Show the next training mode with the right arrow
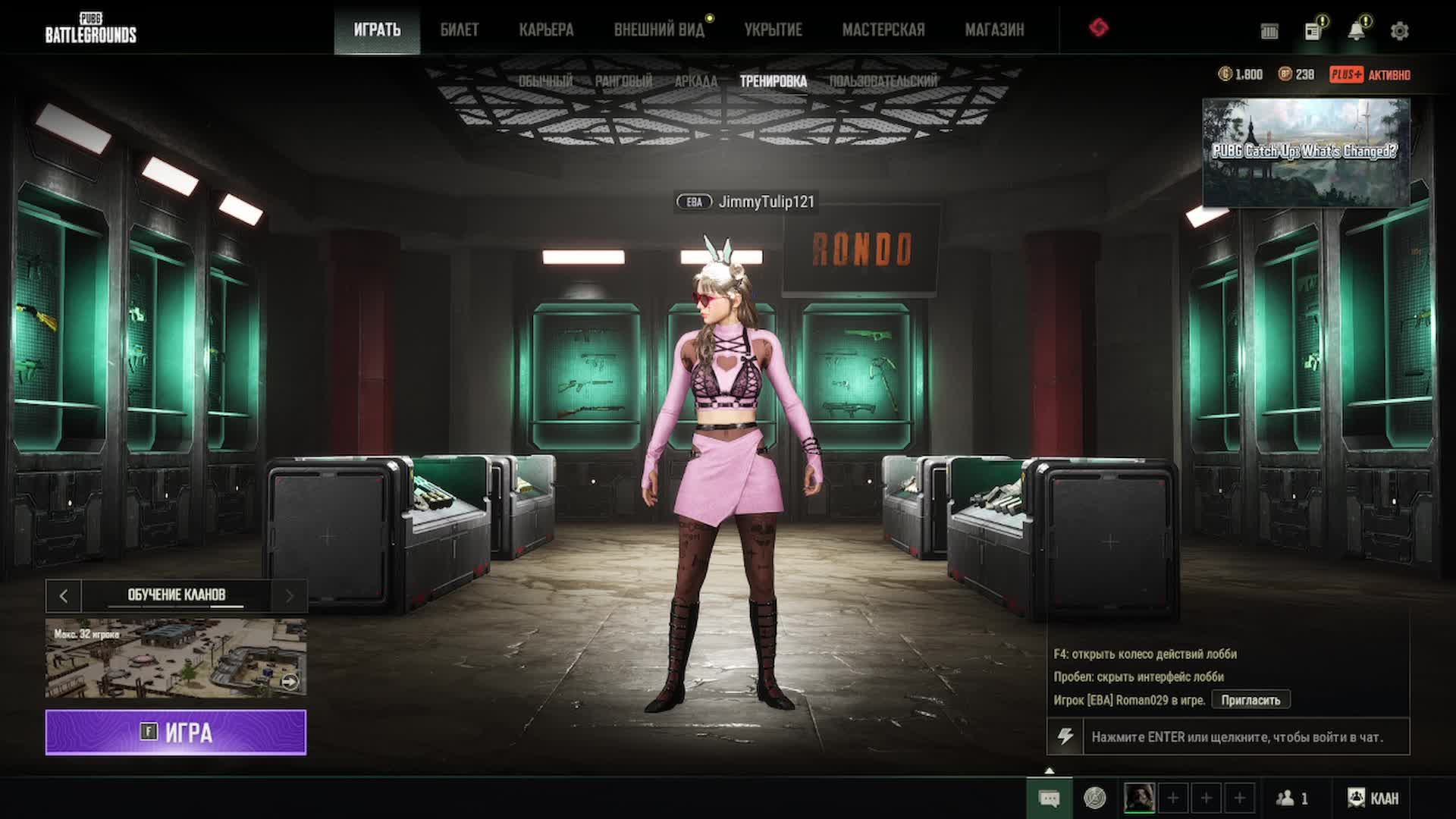This screenshot has width=1456, height=819. [x=289, y=596]
